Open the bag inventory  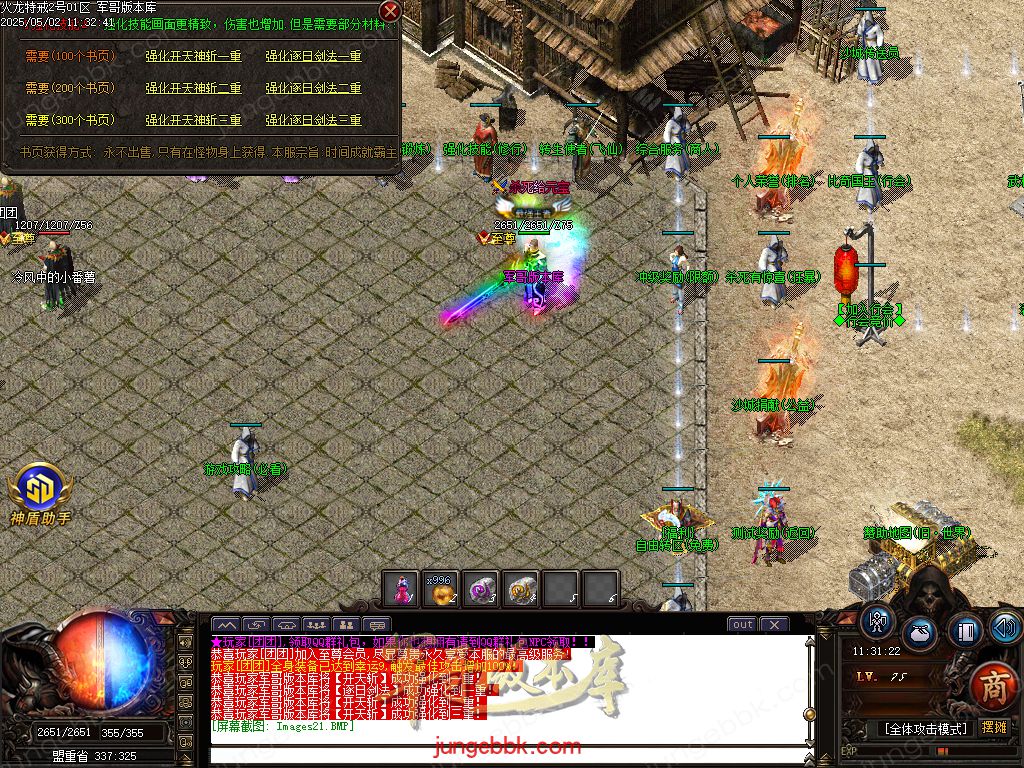[x=921, y=633]
